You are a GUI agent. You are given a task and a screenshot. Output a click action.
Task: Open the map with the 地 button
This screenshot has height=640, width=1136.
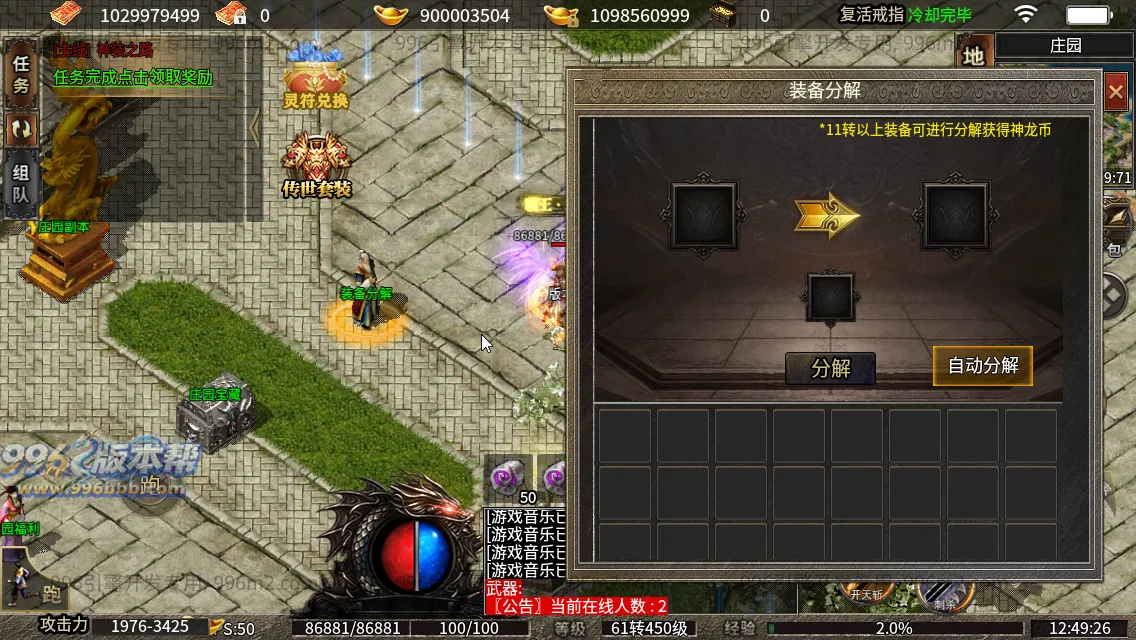[973, 56]
